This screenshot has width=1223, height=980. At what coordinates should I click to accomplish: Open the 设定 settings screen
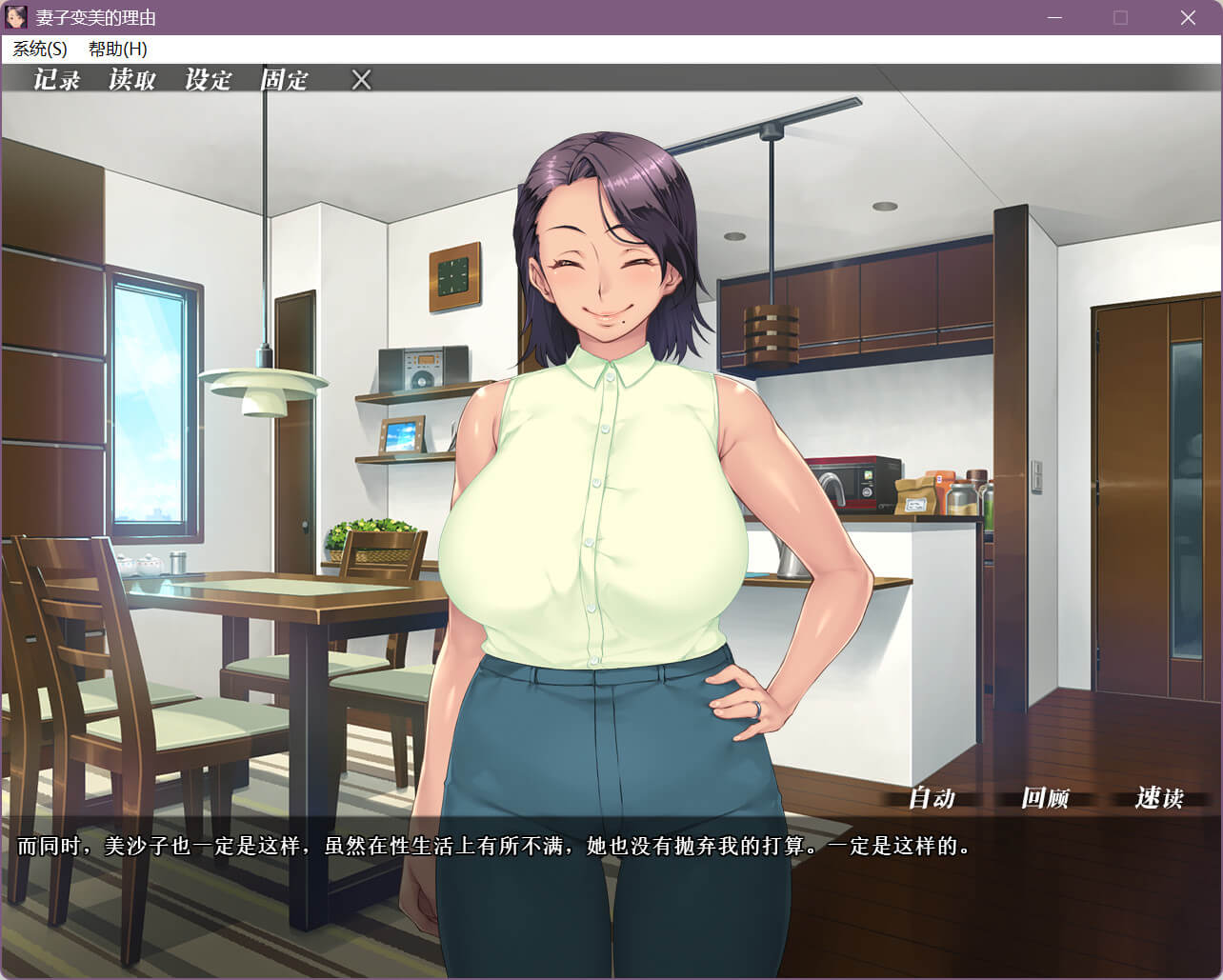coord(209,80)
